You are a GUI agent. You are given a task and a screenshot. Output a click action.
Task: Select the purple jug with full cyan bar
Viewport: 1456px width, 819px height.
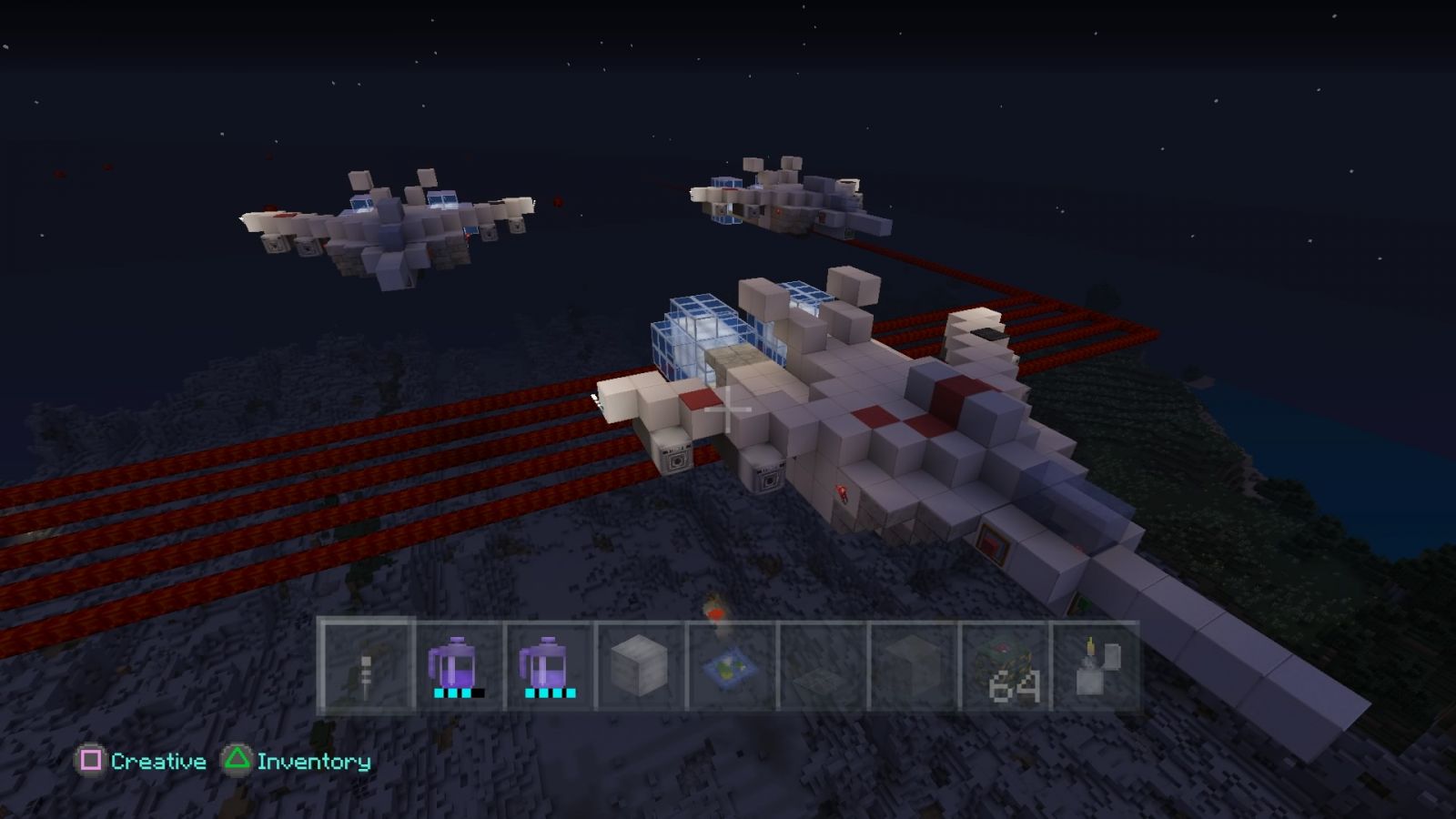[x=548, y=666]
